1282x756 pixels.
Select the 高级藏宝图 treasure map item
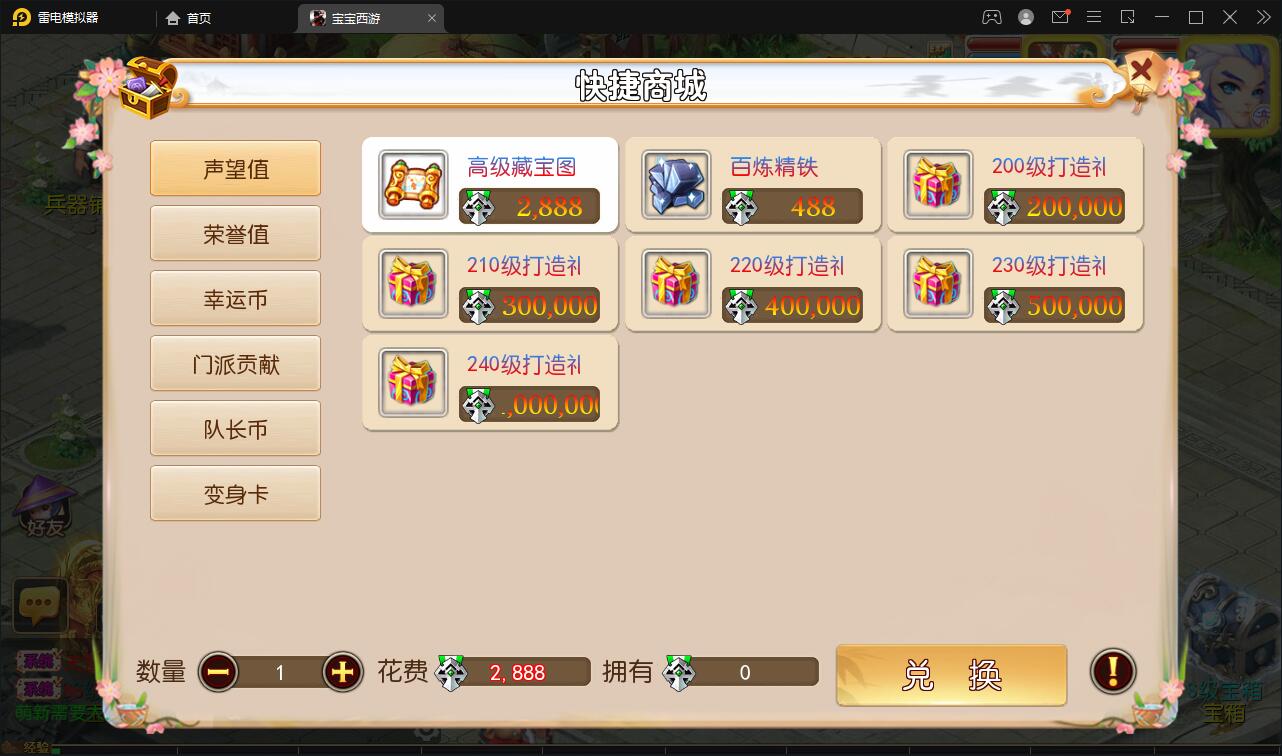tap(489, 185)
